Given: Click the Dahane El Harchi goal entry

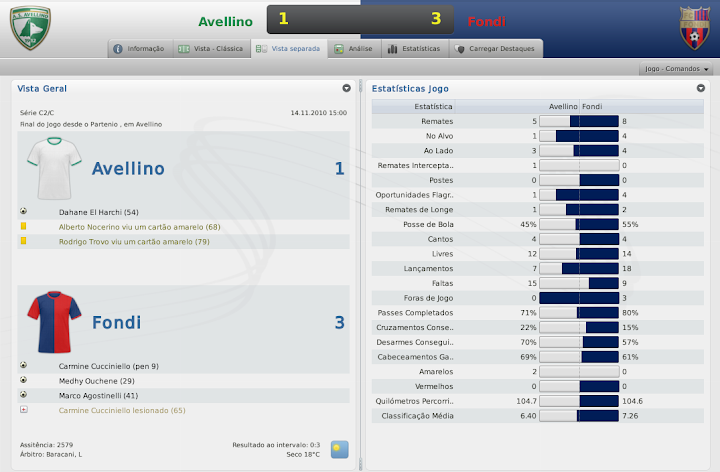Looking at the screenshot, I should (x=98, y=212).
